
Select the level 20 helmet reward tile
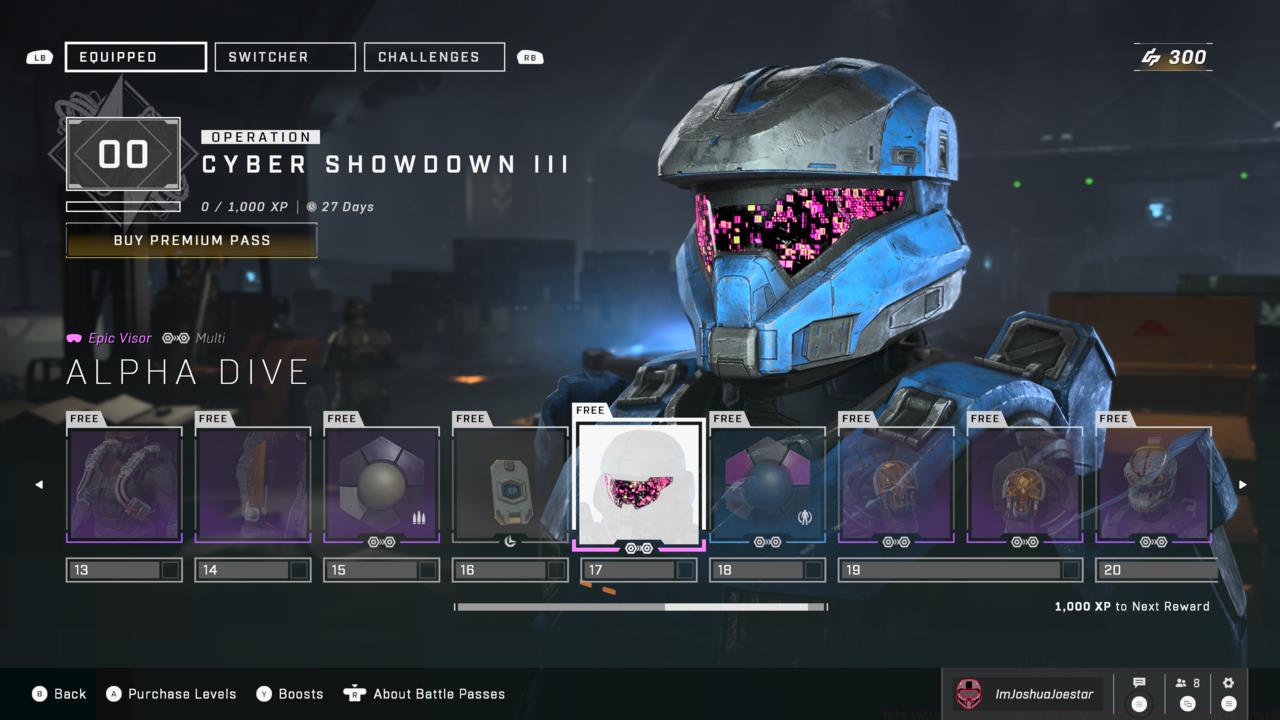tap(1154, 485)
